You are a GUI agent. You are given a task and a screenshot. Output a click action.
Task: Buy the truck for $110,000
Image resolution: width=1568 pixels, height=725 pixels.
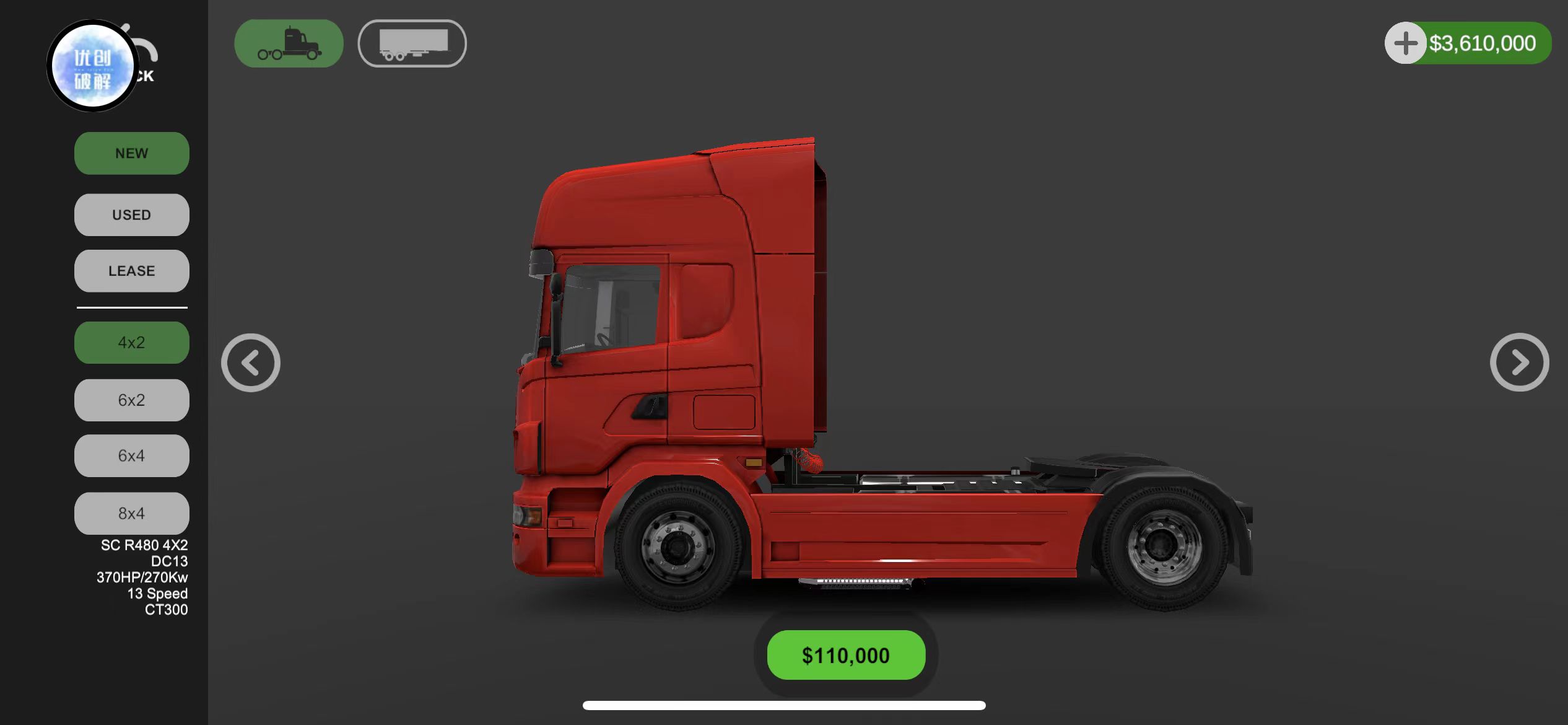point(846,655)
